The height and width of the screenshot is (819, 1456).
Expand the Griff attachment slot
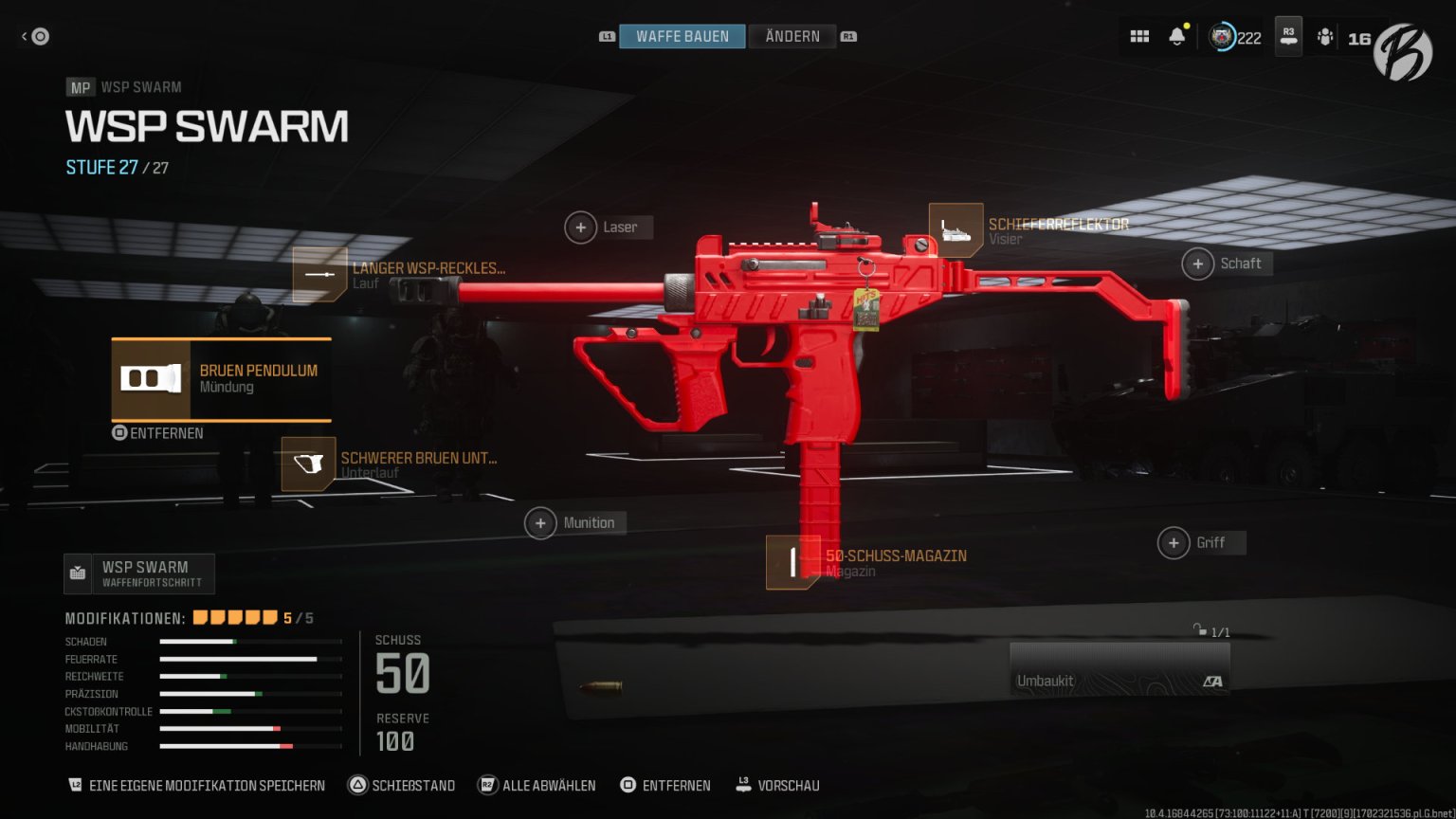(x=1174, y=542)
